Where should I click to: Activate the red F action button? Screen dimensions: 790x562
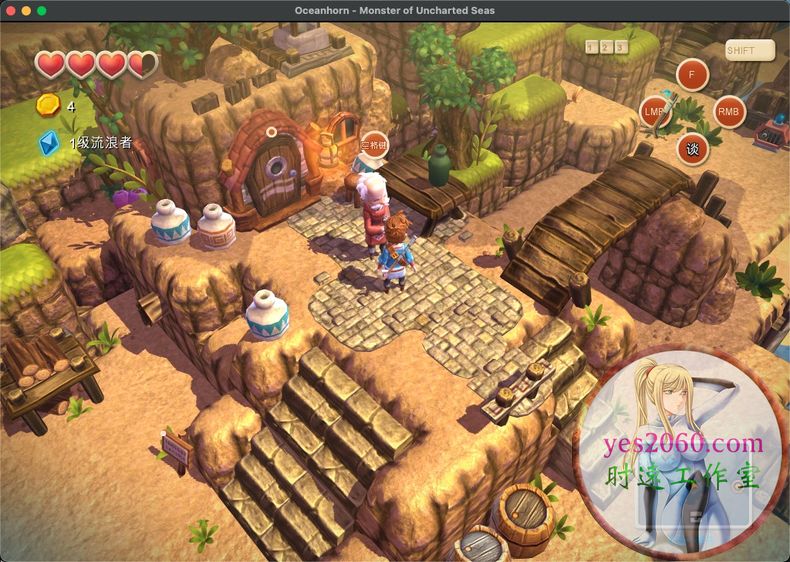point(692,74)
